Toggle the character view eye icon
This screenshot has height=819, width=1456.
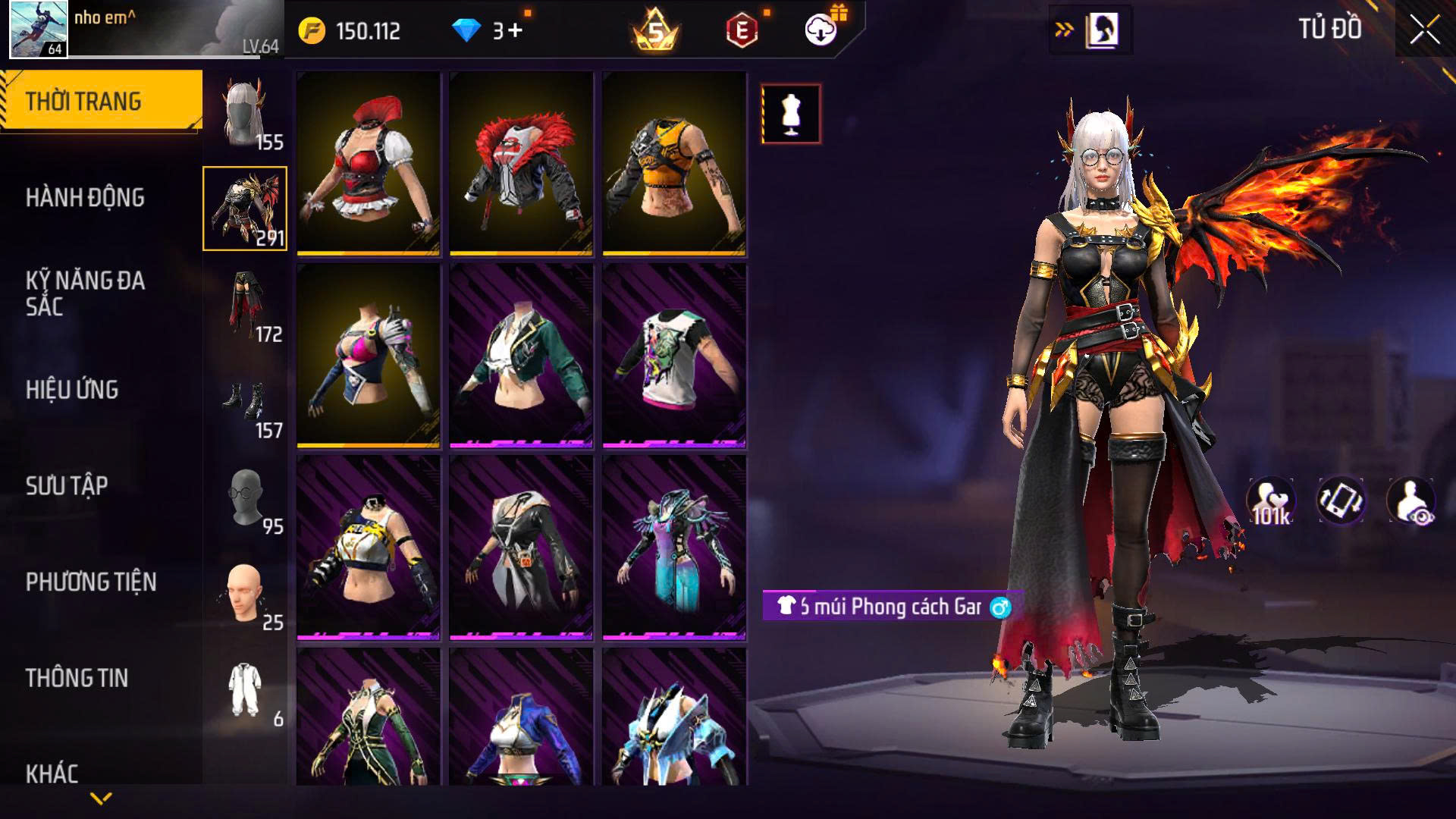pyautogui.click(x=1410, y=501)
